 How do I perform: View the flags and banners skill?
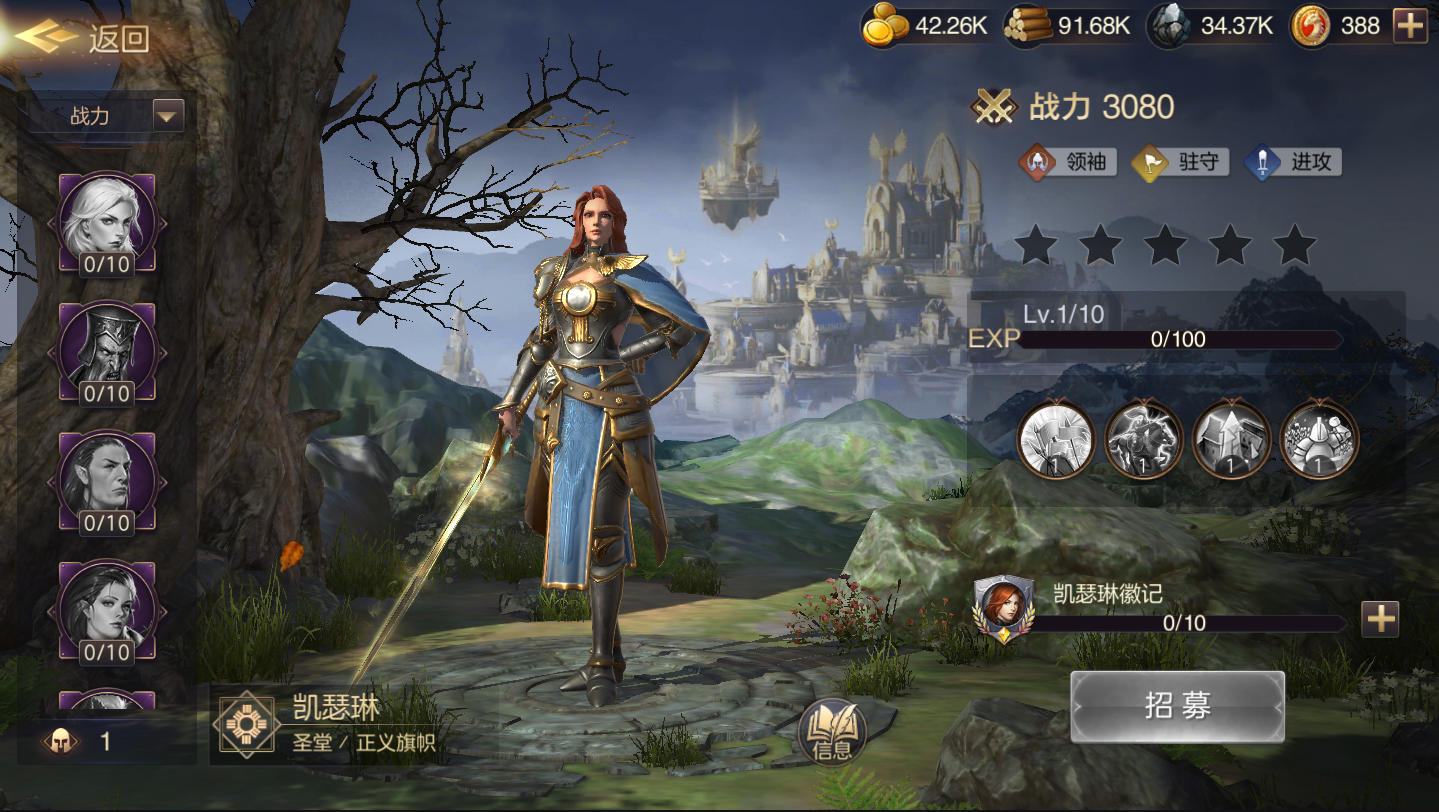click(1055, 439)
